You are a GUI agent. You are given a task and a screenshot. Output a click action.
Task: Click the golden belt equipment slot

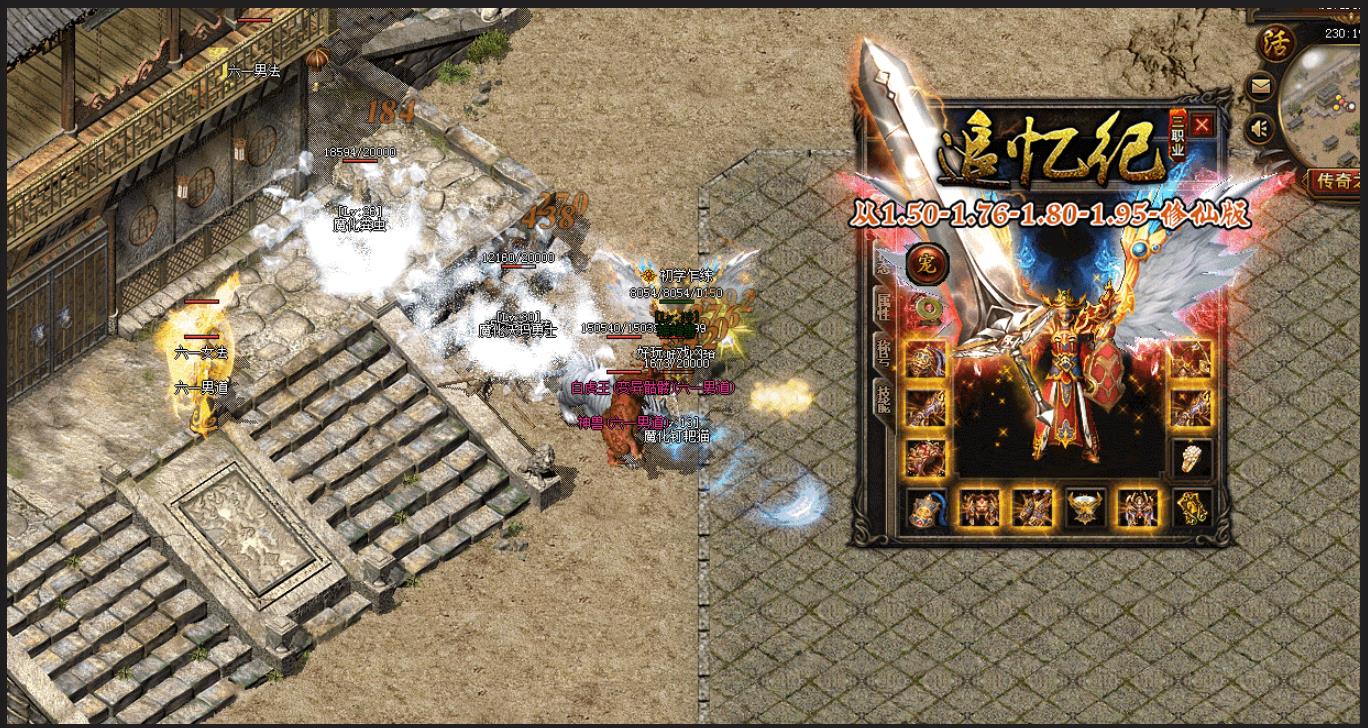pos(1086,508)
